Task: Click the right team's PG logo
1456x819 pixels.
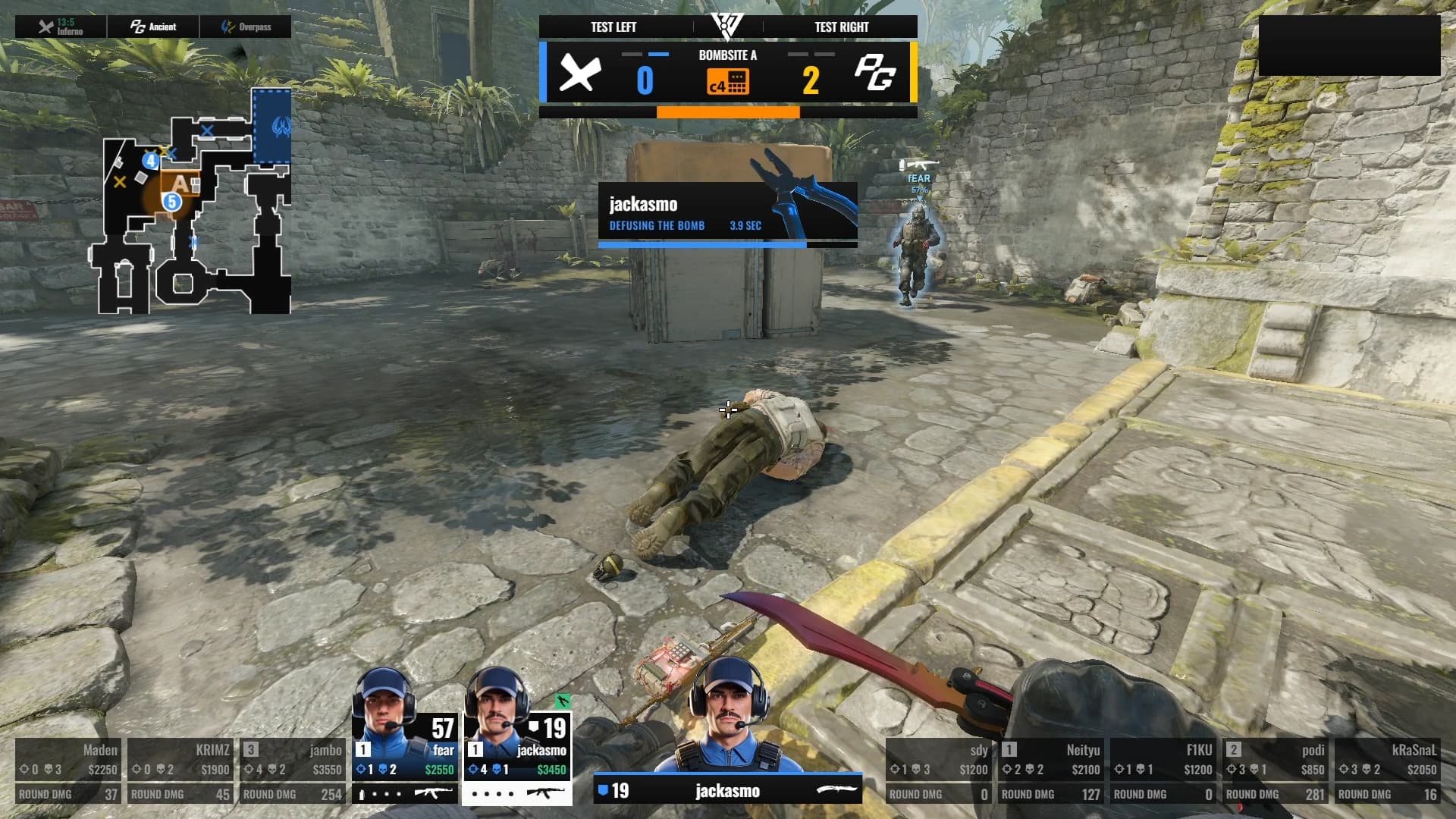Action: tap(875, 74)
